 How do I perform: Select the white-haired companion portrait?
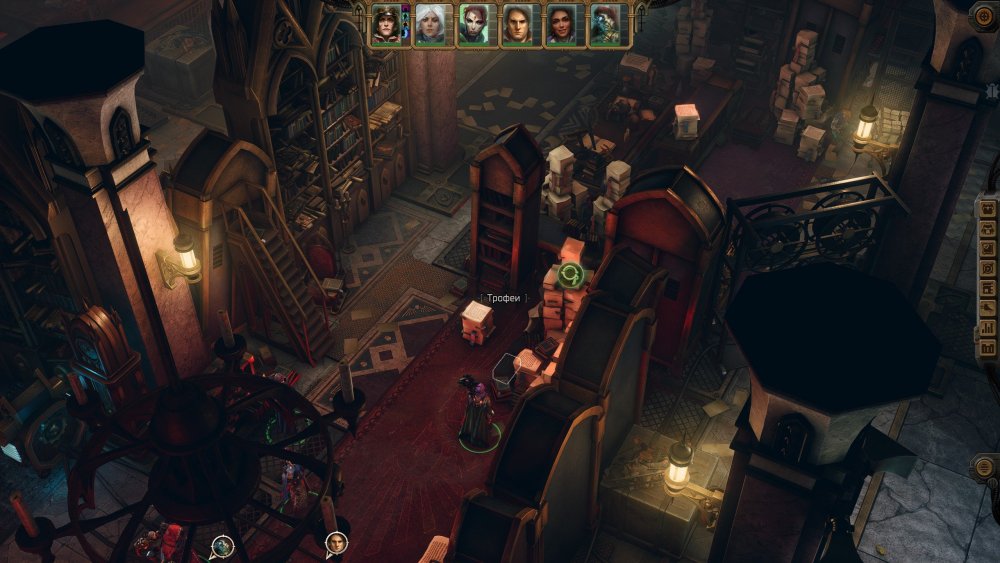pyautogui.click(x=430, y=24)
